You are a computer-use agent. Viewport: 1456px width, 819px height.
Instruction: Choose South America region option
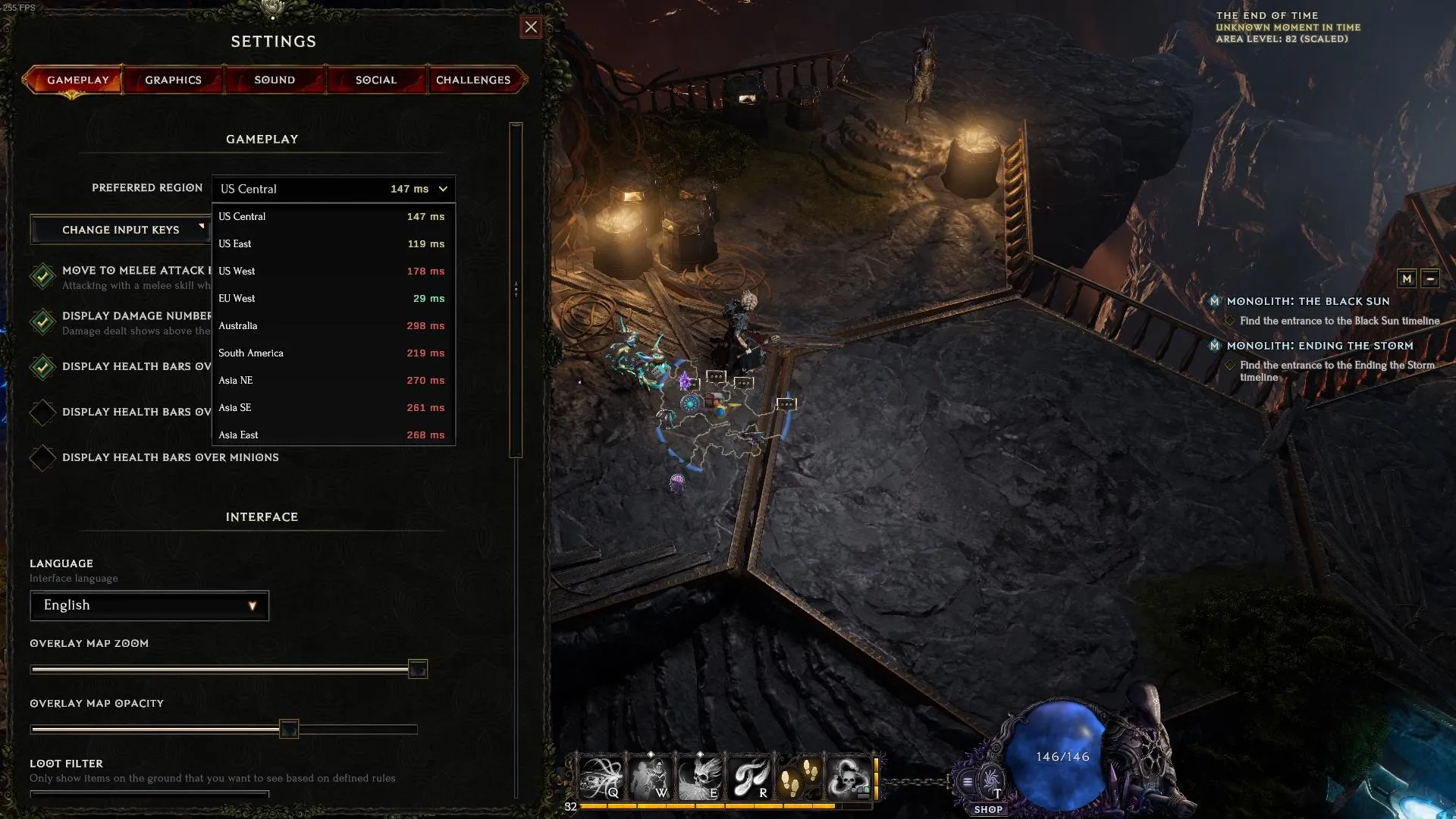click(x=332, y=353)
